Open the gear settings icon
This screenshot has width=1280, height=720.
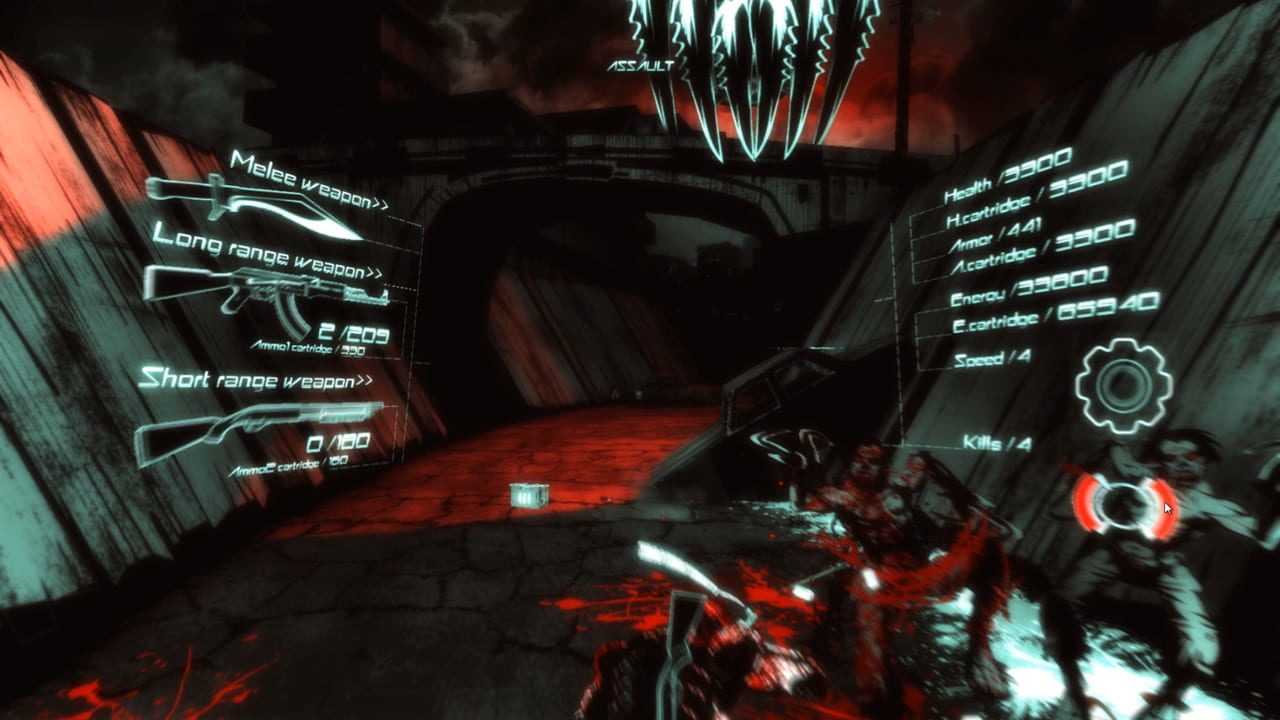click(x=1123, y=385)
